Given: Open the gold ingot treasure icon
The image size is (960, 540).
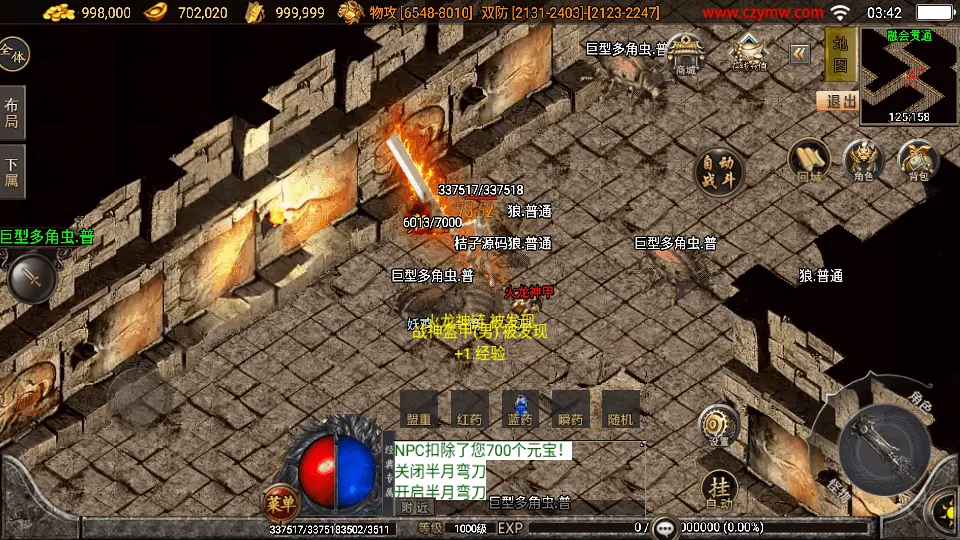Looking at the screenshot, I should pyautogui.click(x=748, y=52).
